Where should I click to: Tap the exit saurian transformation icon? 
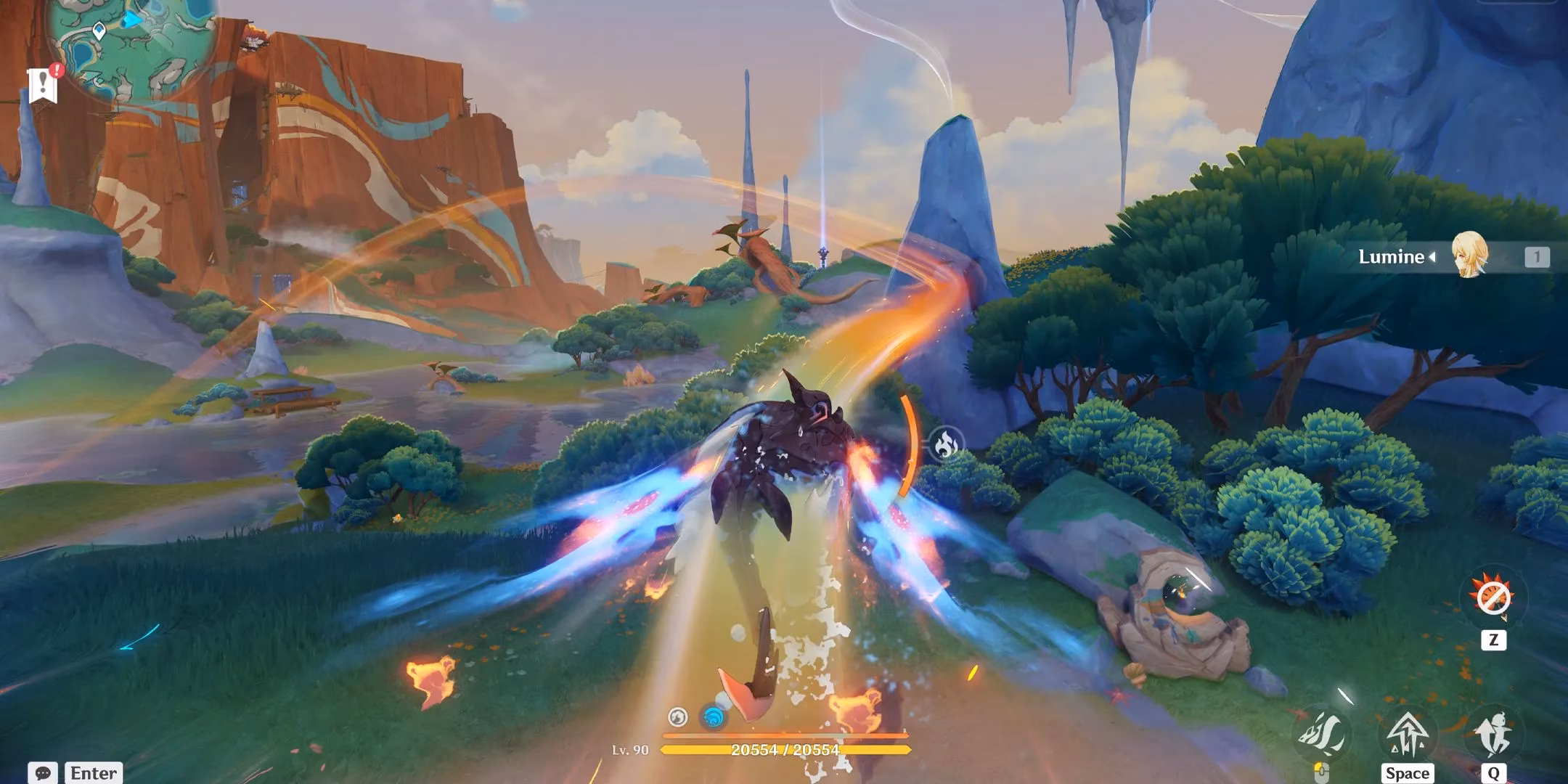pyautogui.click(x=1493, y=735)
